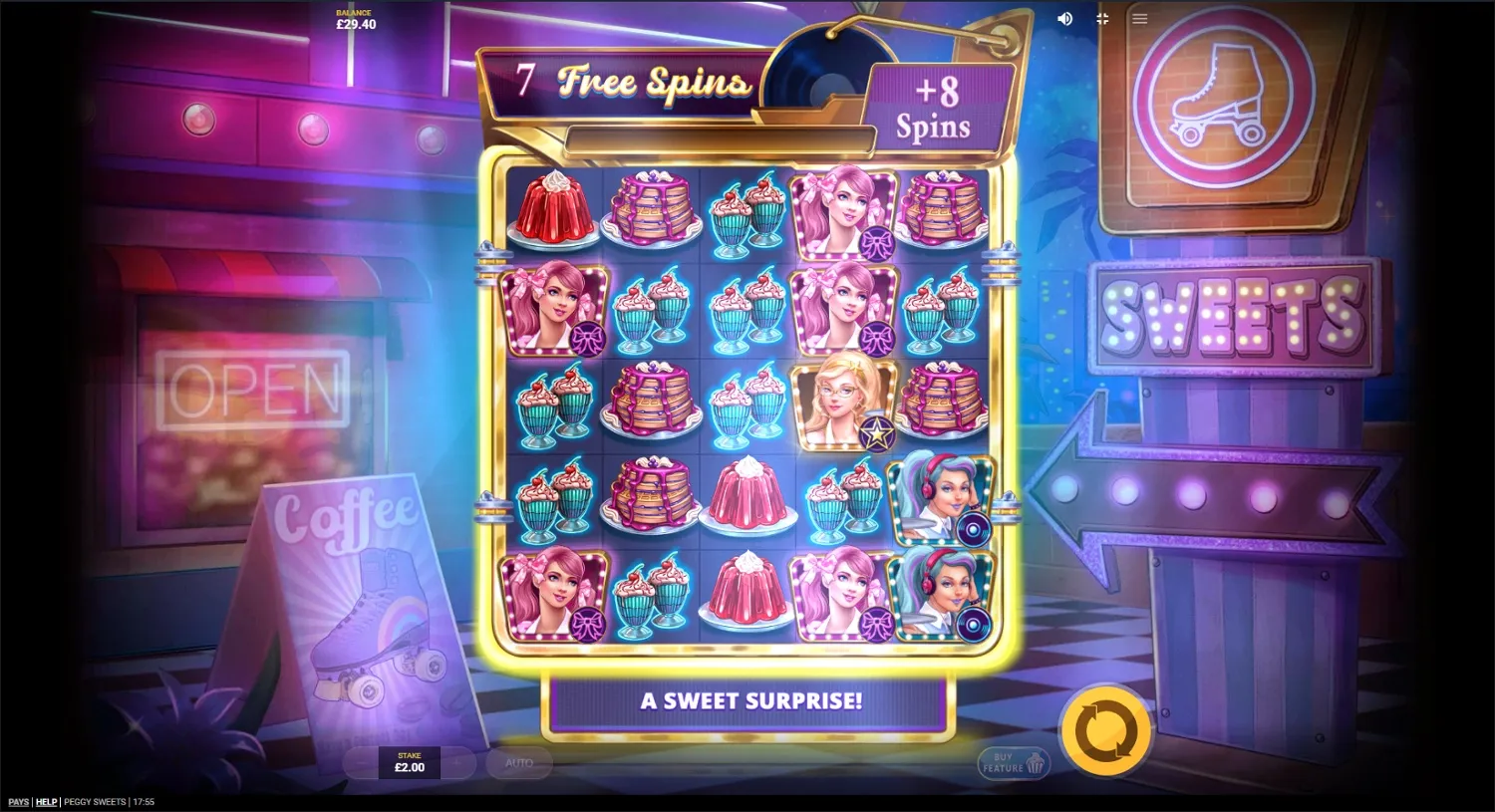Expand the game options menu
Screen dimensions: 1495x812
[1139, 18]
